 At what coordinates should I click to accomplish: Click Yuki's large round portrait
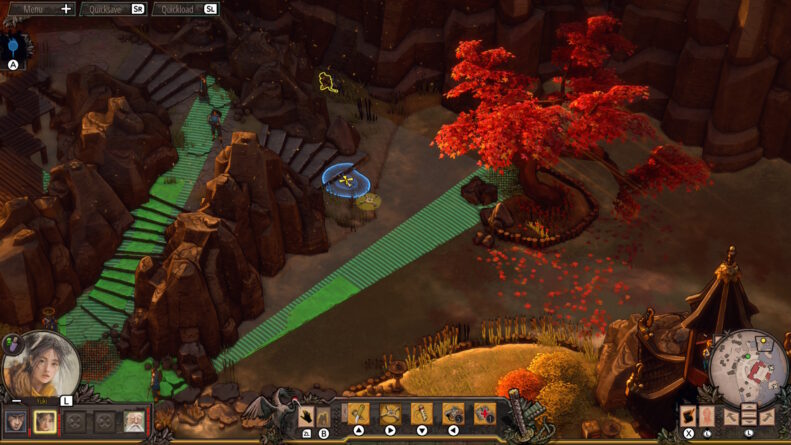(x=41, y=366)
